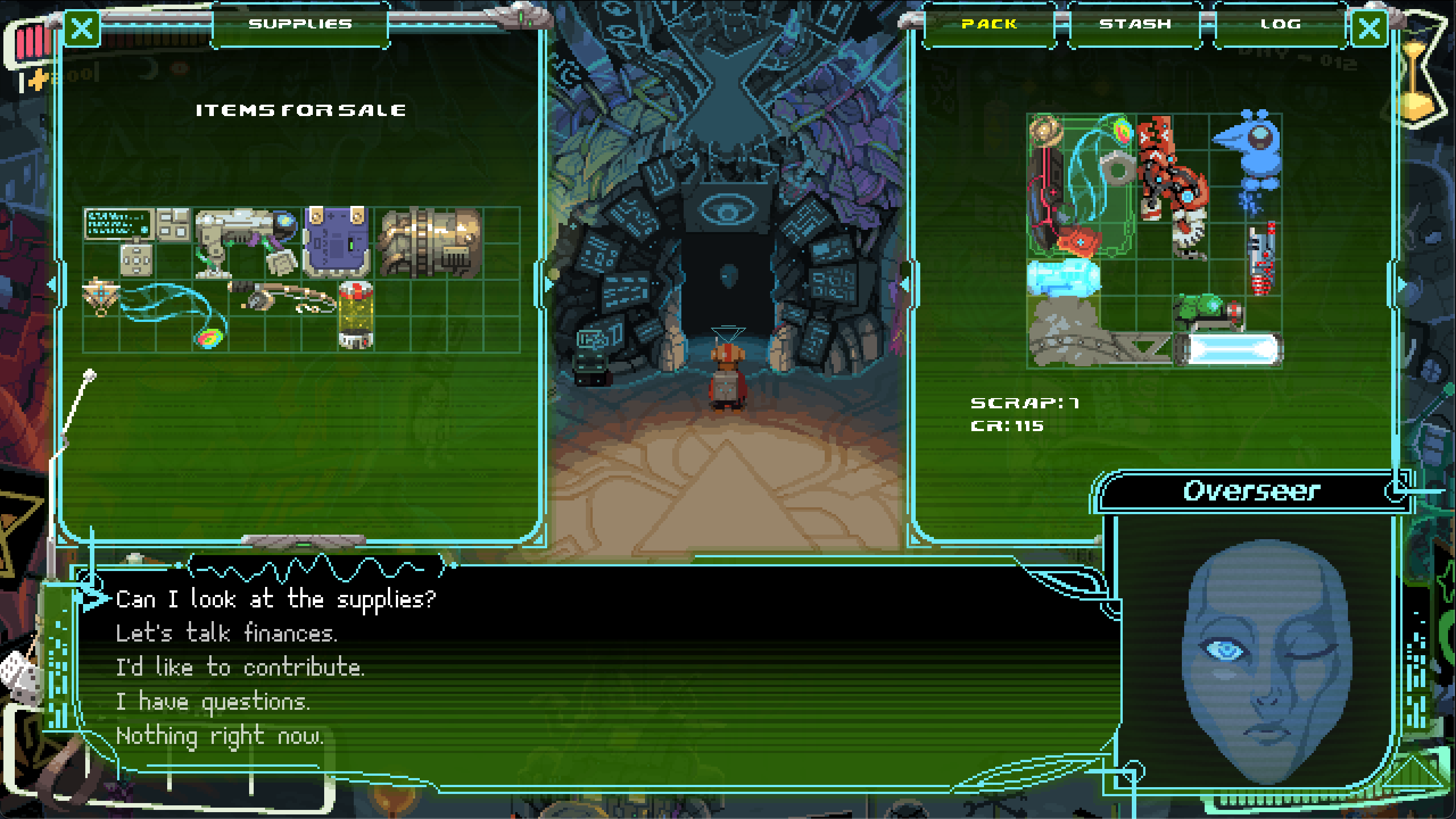1456x819 pixels.
Task: Pick the "I have questions." reply
Action: (x=213, y=702)
